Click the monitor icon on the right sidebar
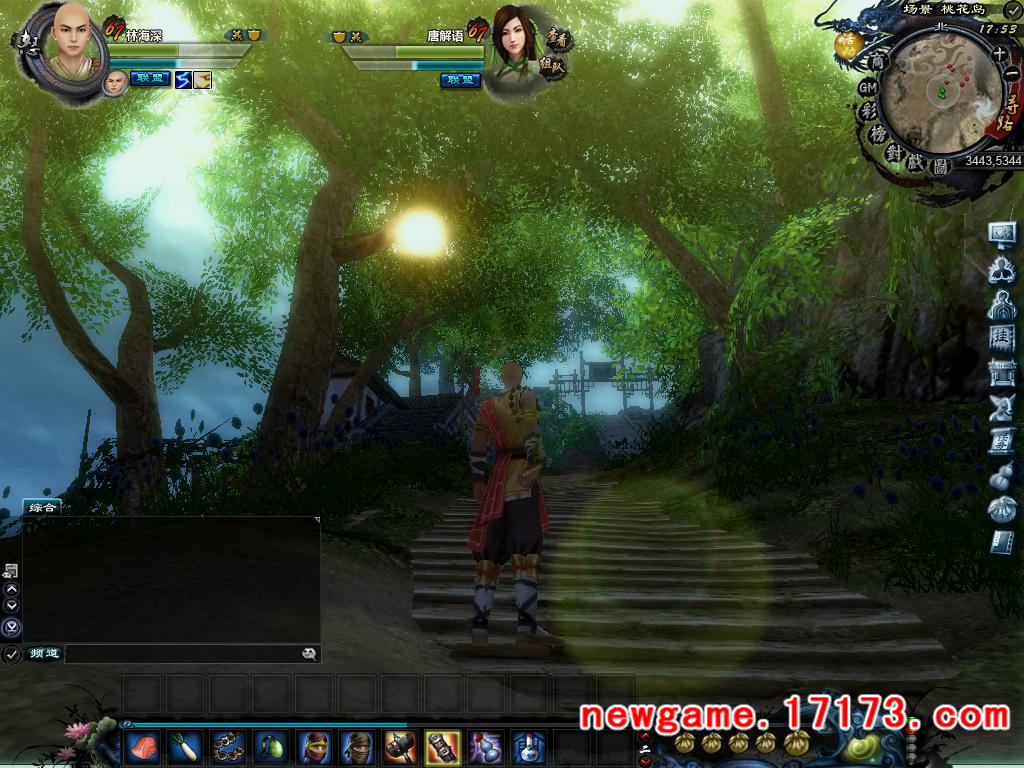This screenshot has width=1024, height=768. [x=1002, y=233]
